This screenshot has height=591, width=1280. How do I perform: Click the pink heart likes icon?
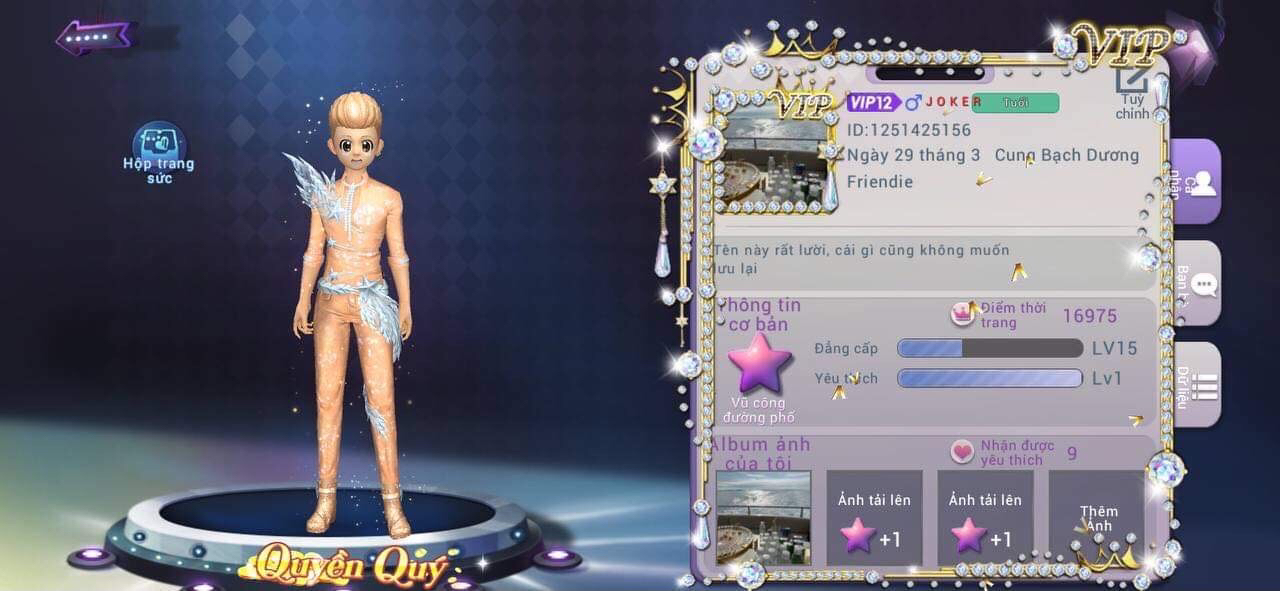962,452
